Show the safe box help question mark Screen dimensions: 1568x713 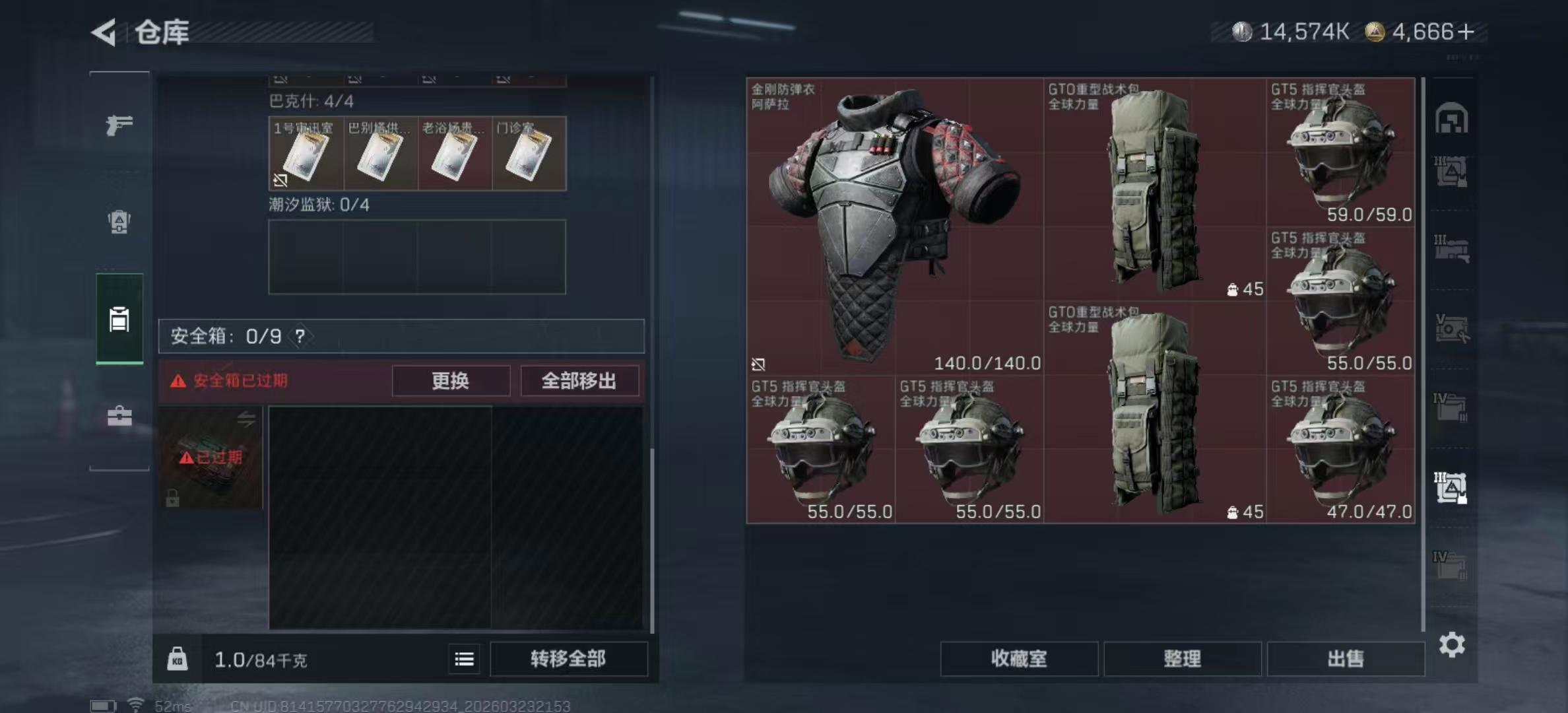[x=300, y=337]
